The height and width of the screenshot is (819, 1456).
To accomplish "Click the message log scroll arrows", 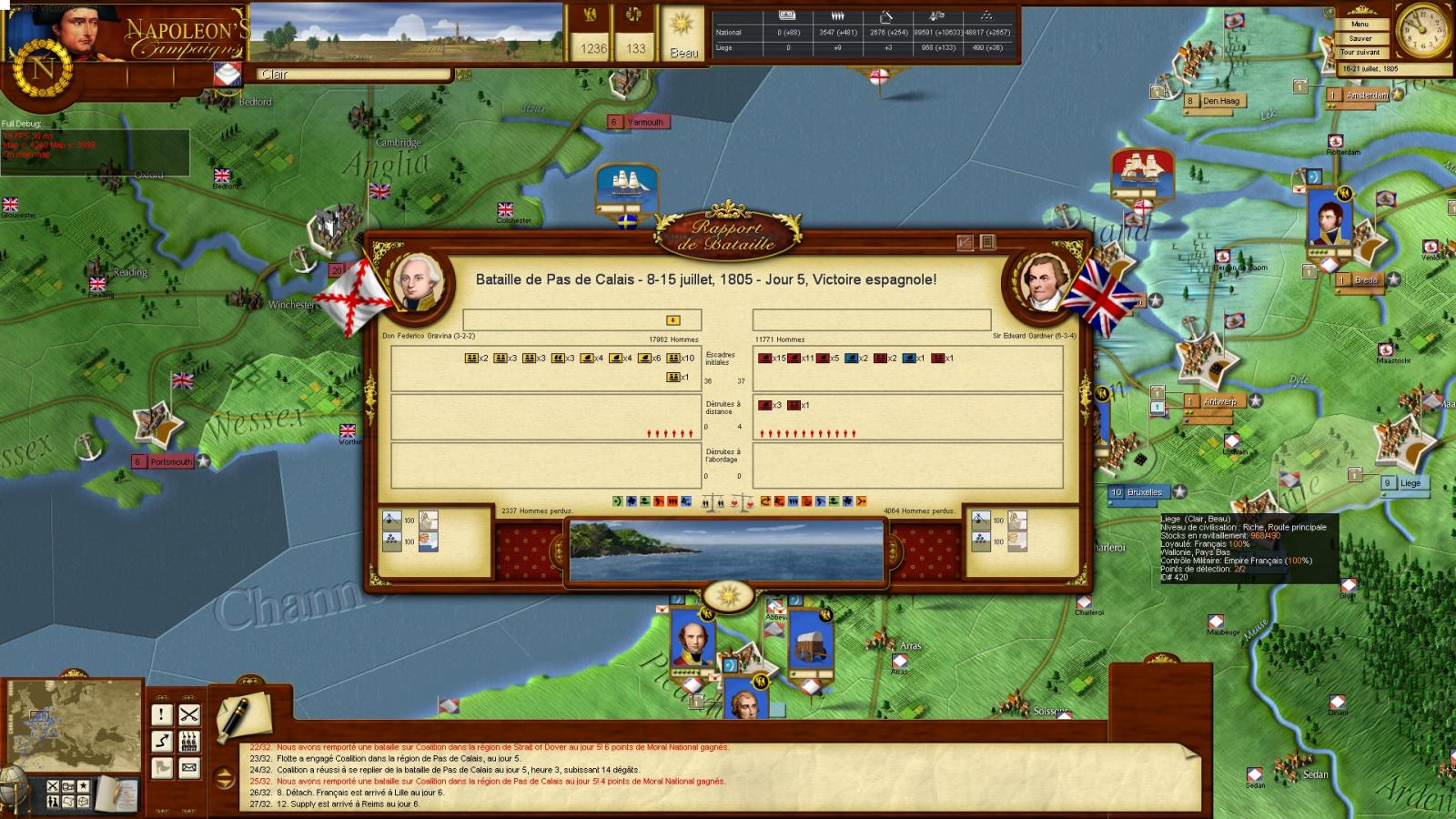I will [x=224, y=778].
